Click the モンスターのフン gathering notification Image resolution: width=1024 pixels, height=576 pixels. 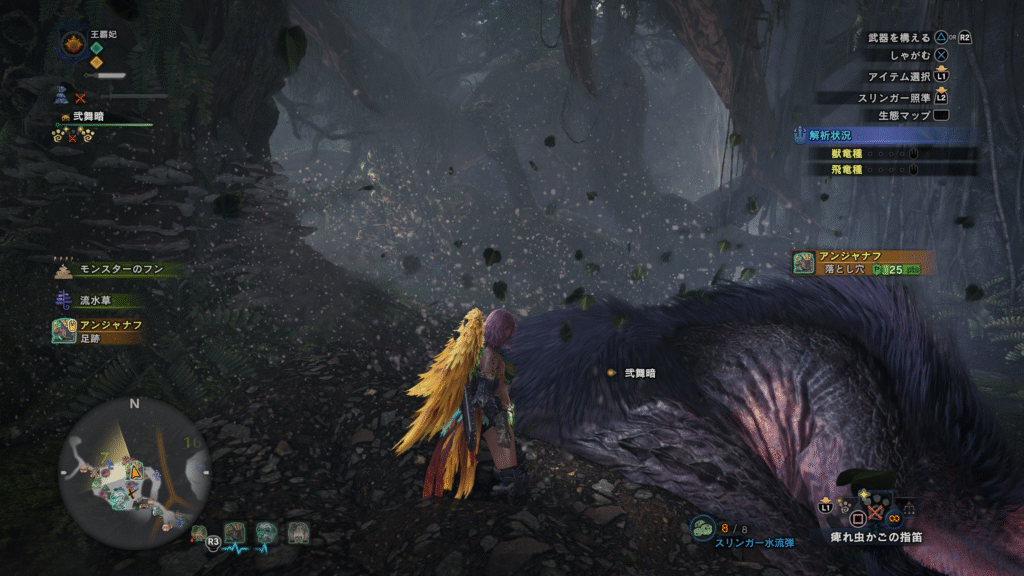tap(116, 270)
